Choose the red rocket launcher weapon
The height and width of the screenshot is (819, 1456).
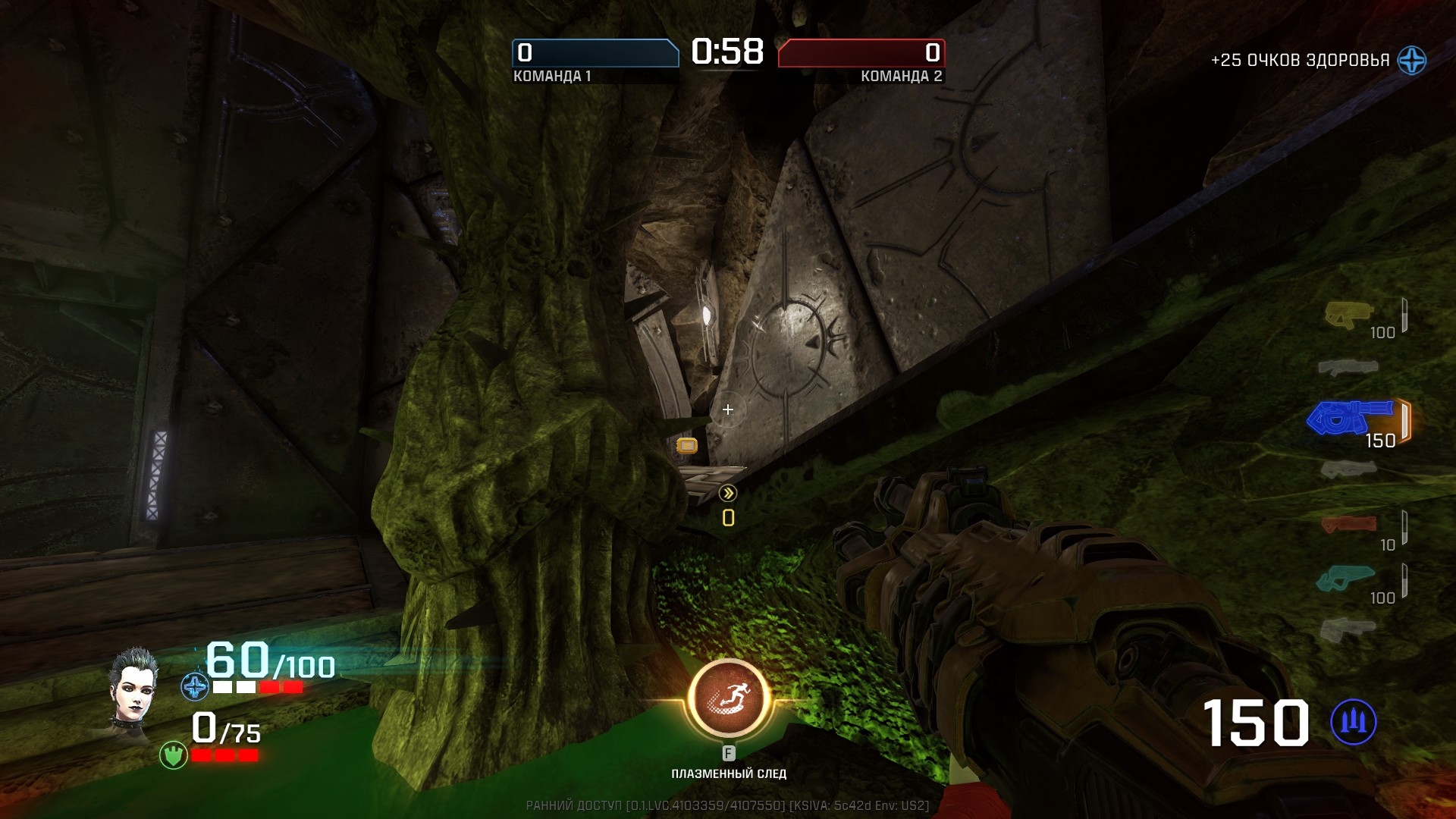[x=1348, y=524]
